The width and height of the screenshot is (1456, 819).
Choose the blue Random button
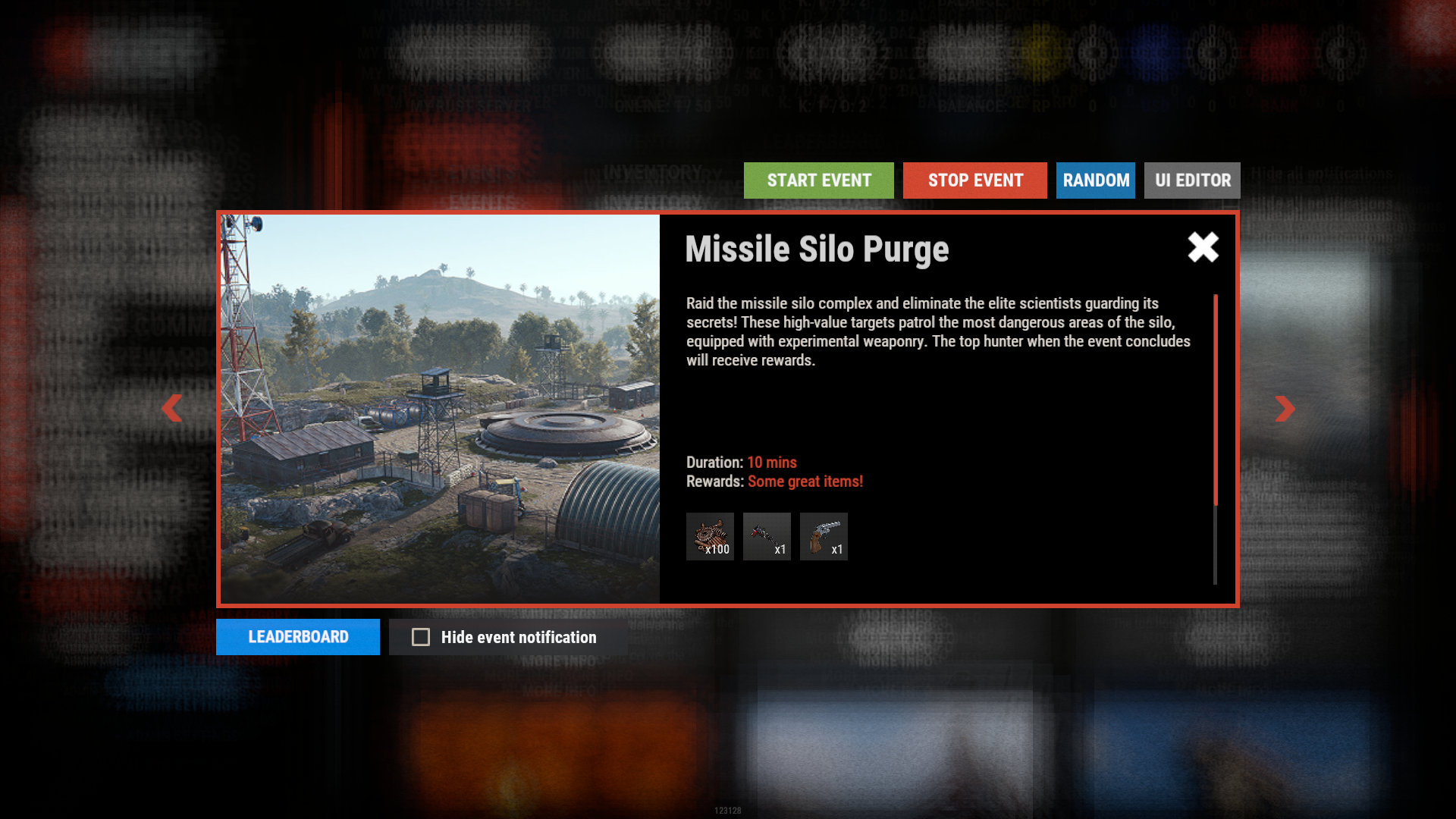coord(1095,180)
